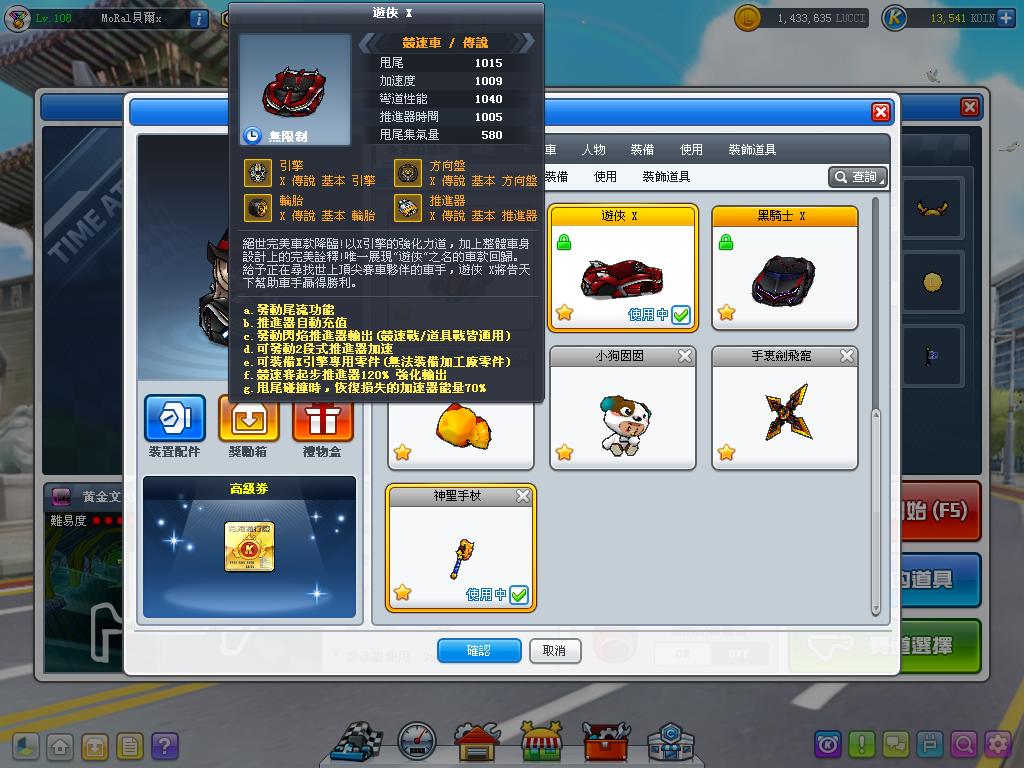Click the plus button beside KOIN balance

click(x=1006, y=18)
